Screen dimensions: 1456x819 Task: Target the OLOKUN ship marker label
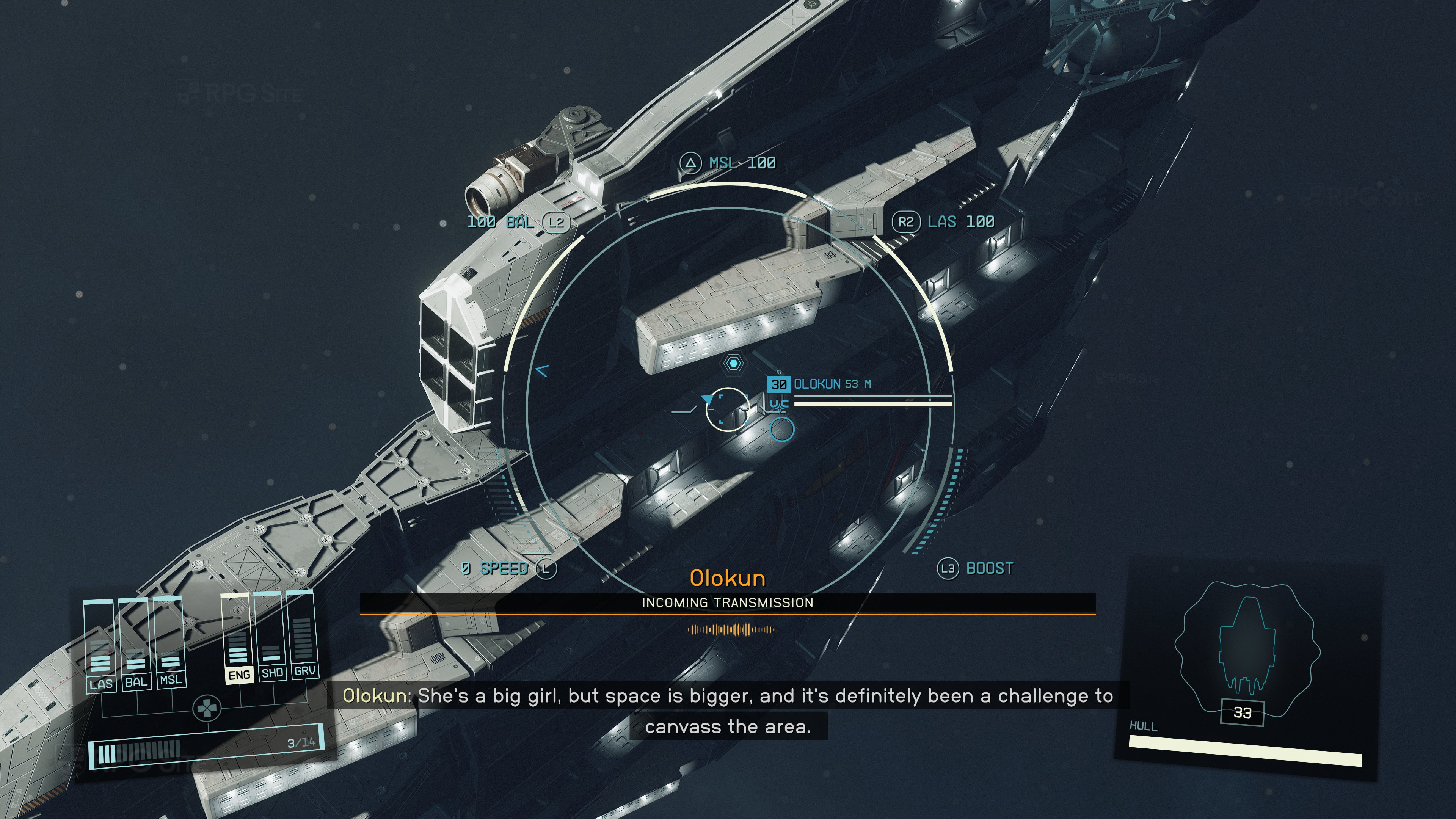click(x=819, y=384)
